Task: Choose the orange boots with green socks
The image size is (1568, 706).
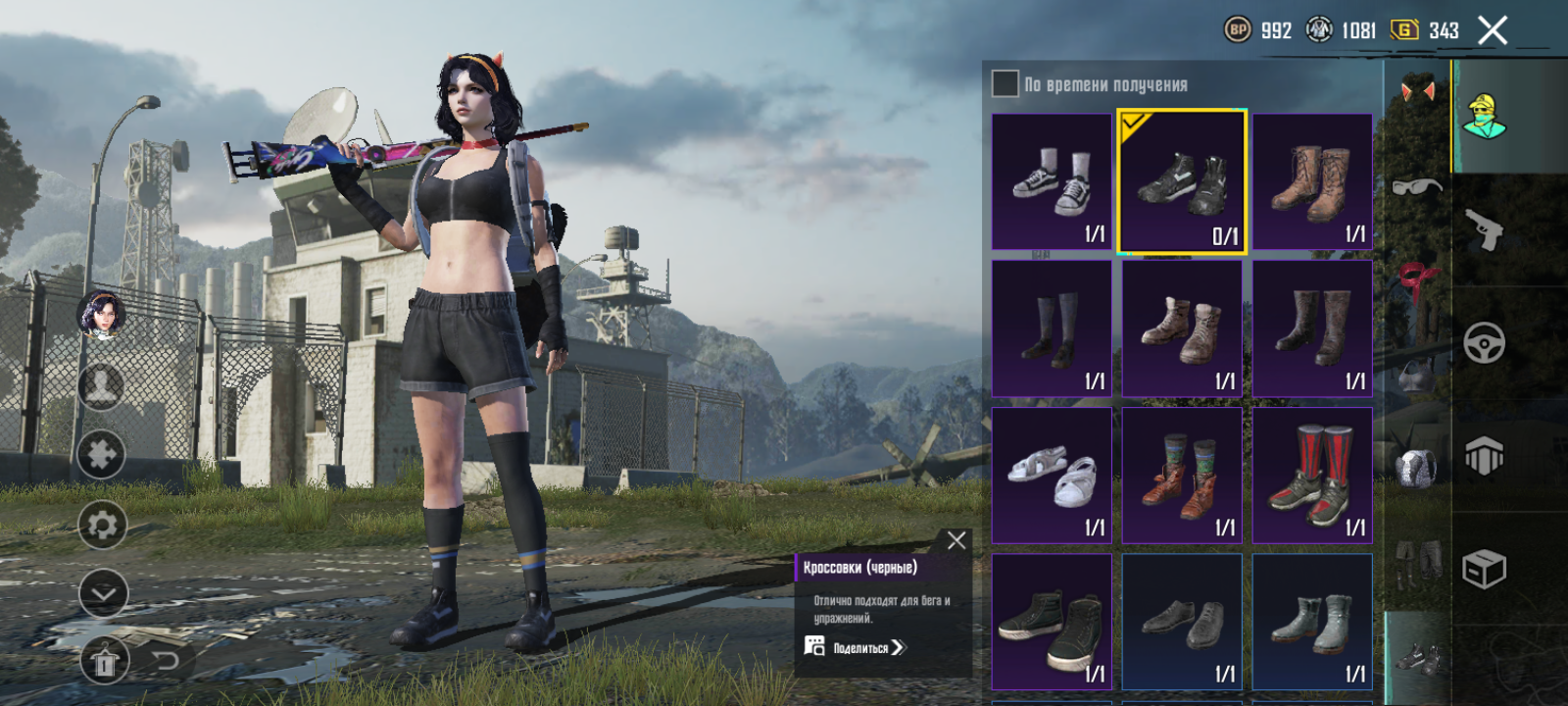Action: pyautogui.click(x=1182, y=476)
